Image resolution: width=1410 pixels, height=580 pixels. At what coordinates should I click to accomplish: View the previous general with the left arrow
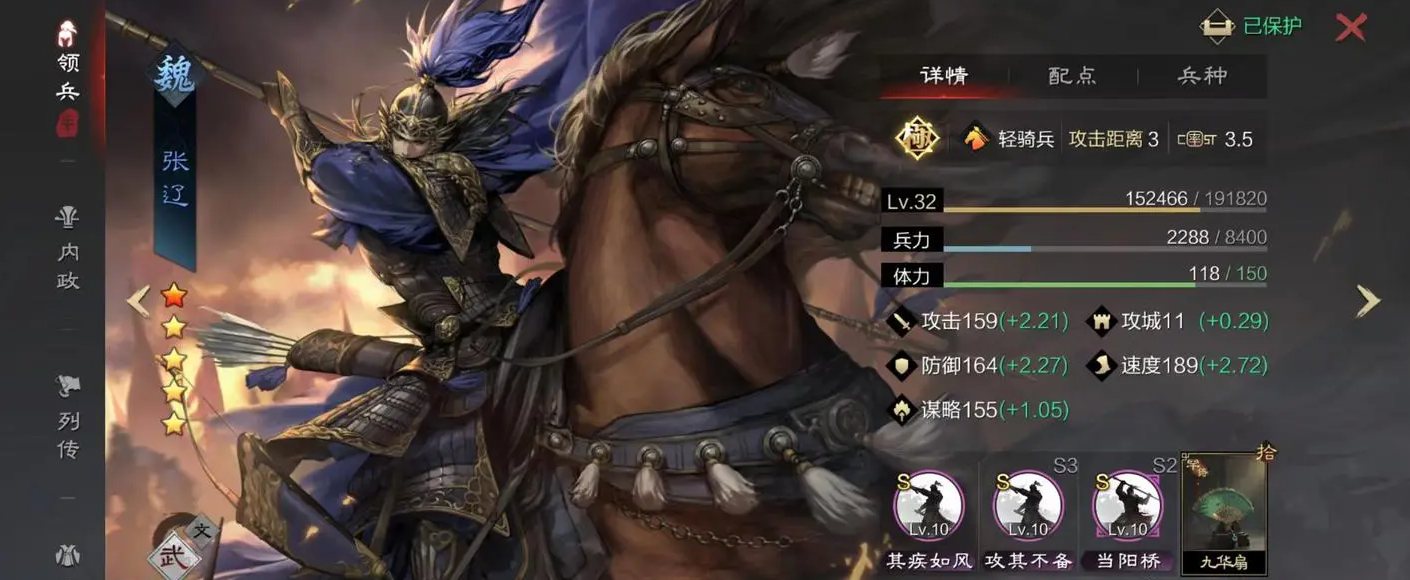tap(138, 300)
